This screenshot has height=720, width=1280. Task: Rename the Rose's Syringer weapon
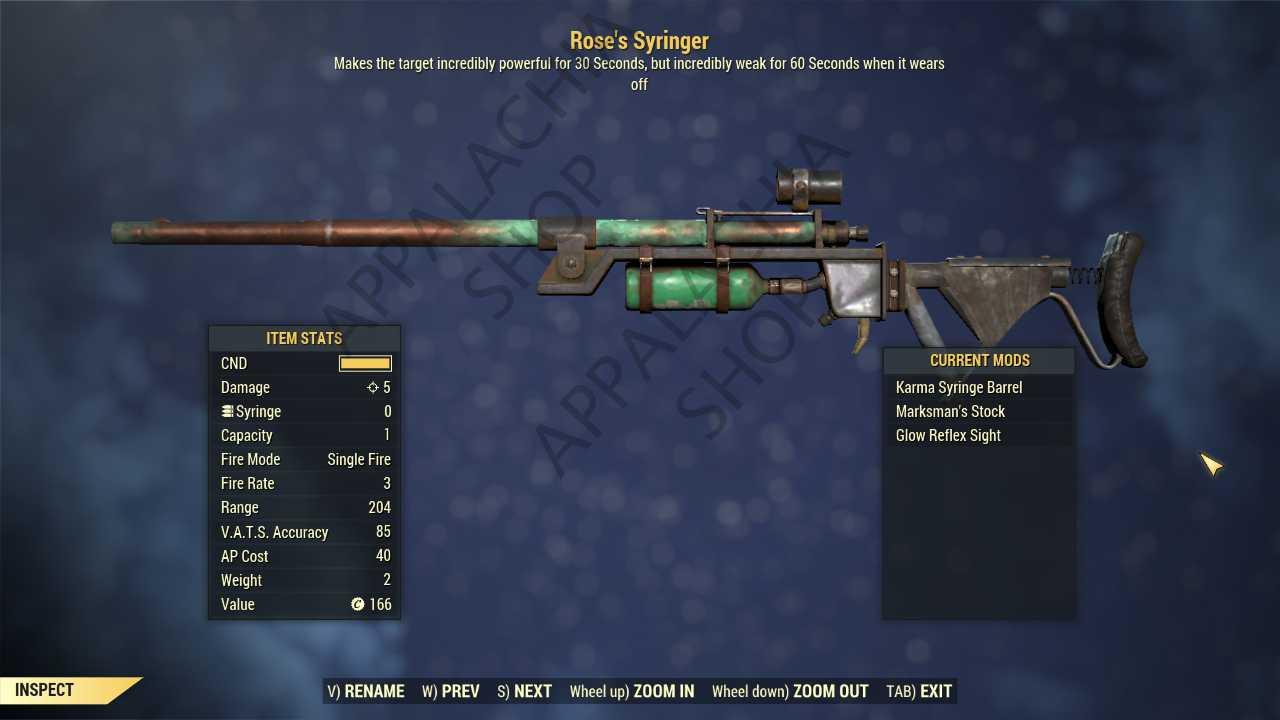(366, 691)
